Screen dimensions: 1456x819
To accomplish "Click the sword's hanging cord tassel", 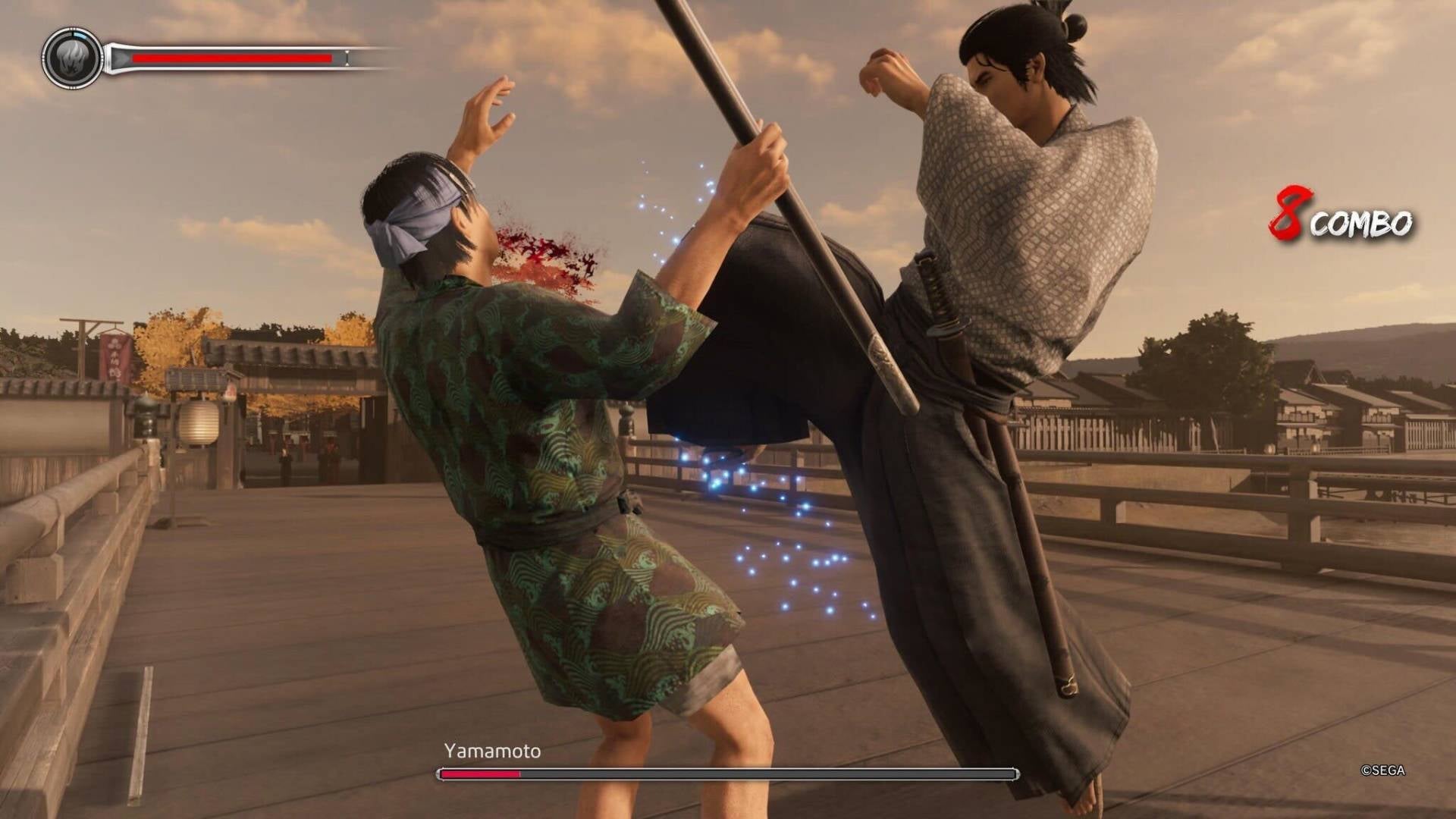I will click(x=1069, y=686).
